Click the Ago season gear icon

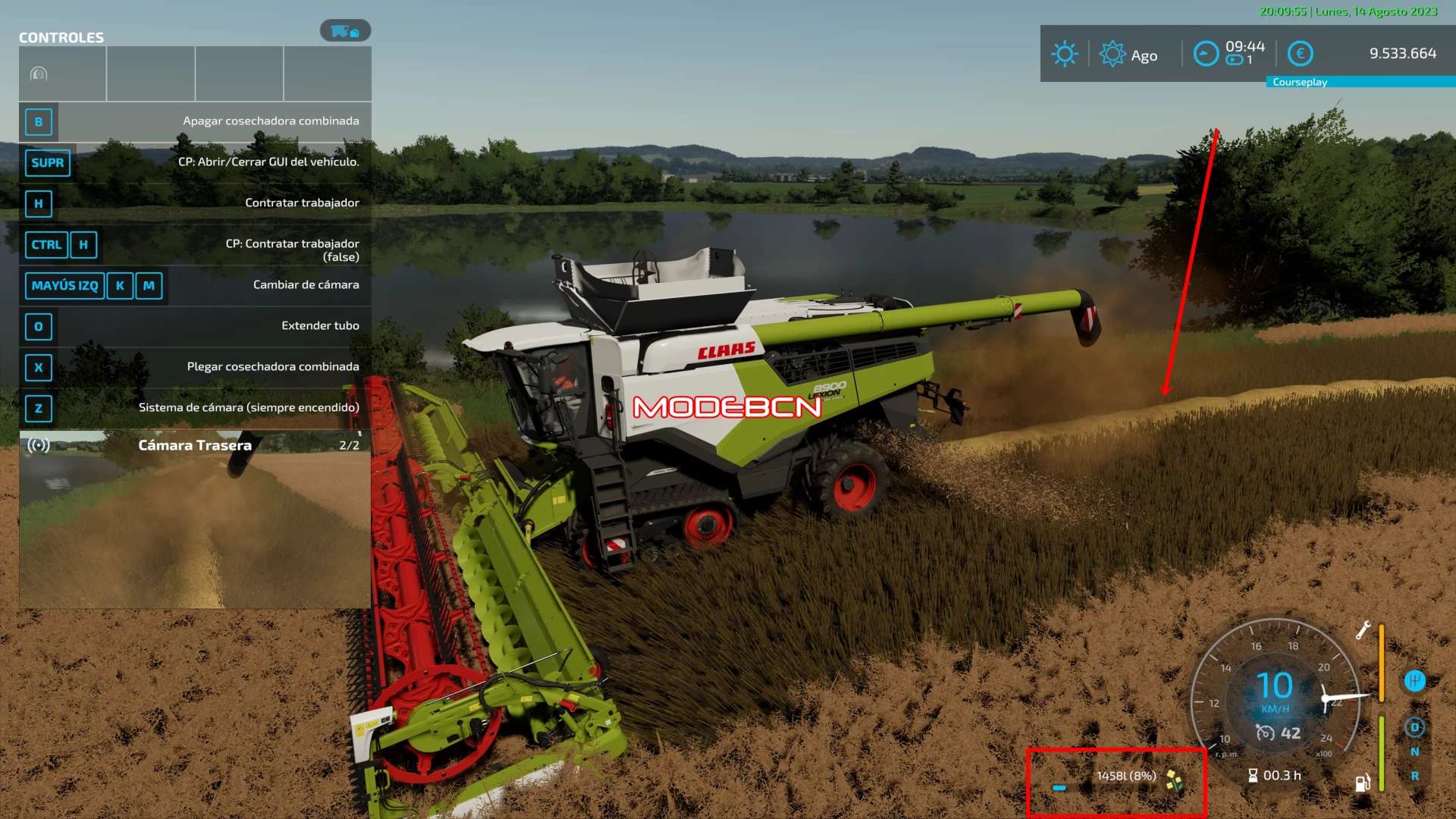(x=1112, y=54)
